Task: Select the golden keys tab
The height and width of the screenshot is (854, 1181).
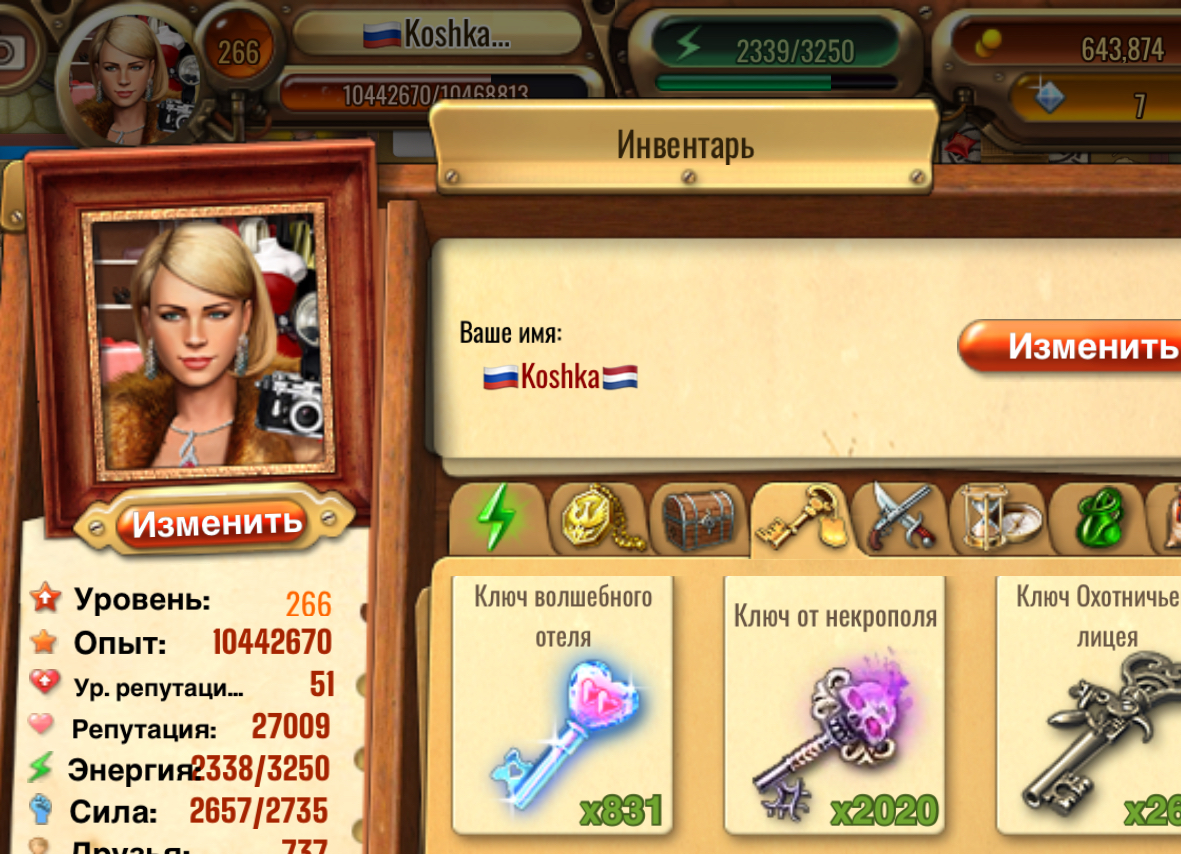Action: coord(799,517)
